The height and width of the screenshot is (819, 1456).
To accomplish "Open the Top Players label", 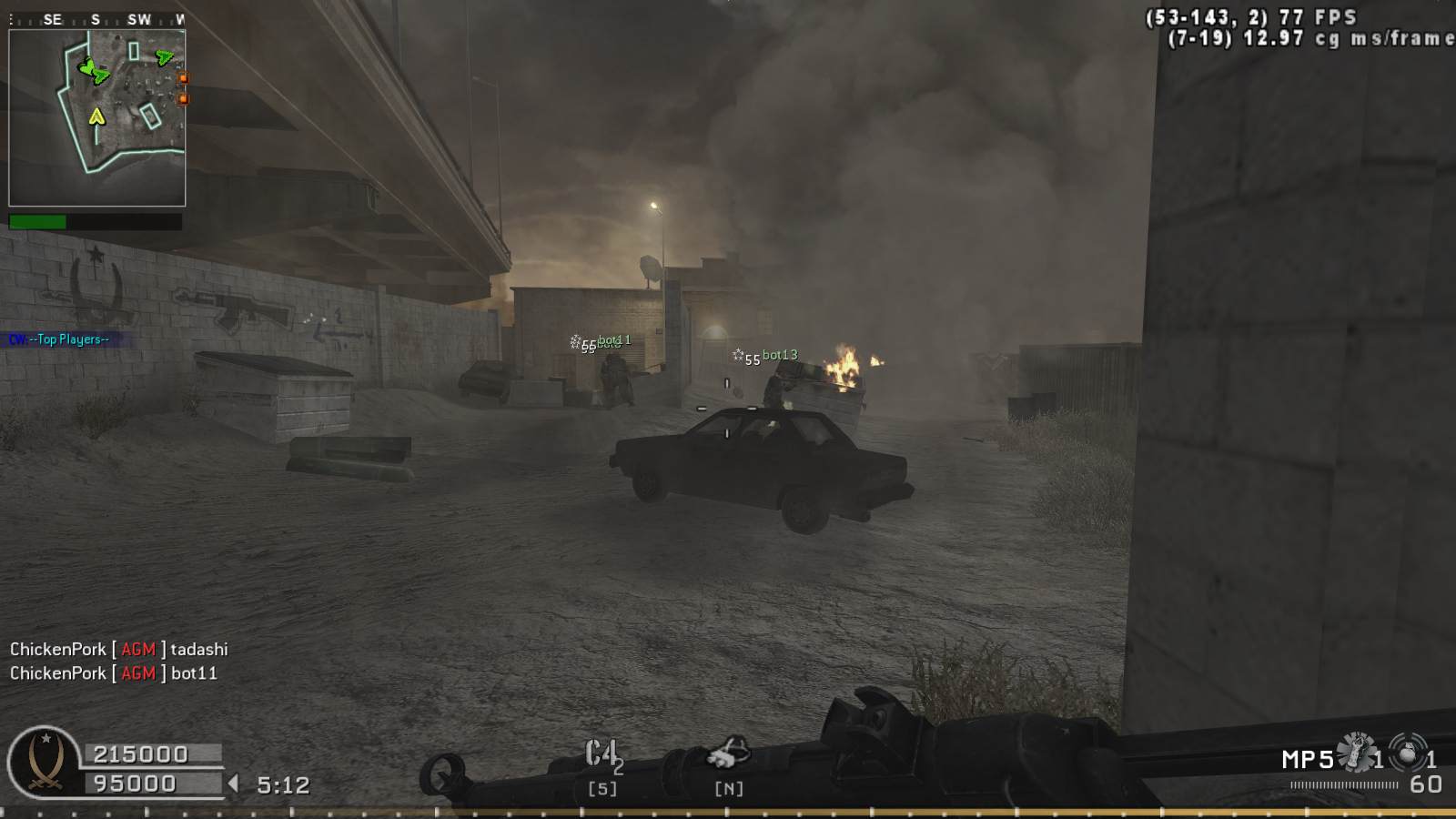I will click(x=60, y=339).
